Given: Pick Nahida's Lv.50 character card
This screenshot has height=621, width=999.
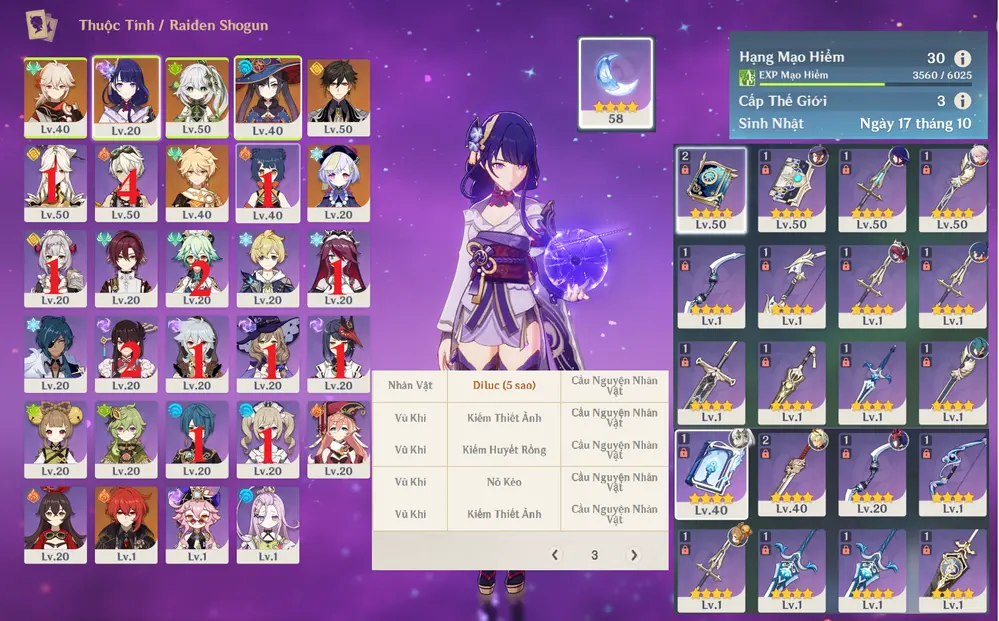Looking at the screenshot, I should [x=197, y=96].
